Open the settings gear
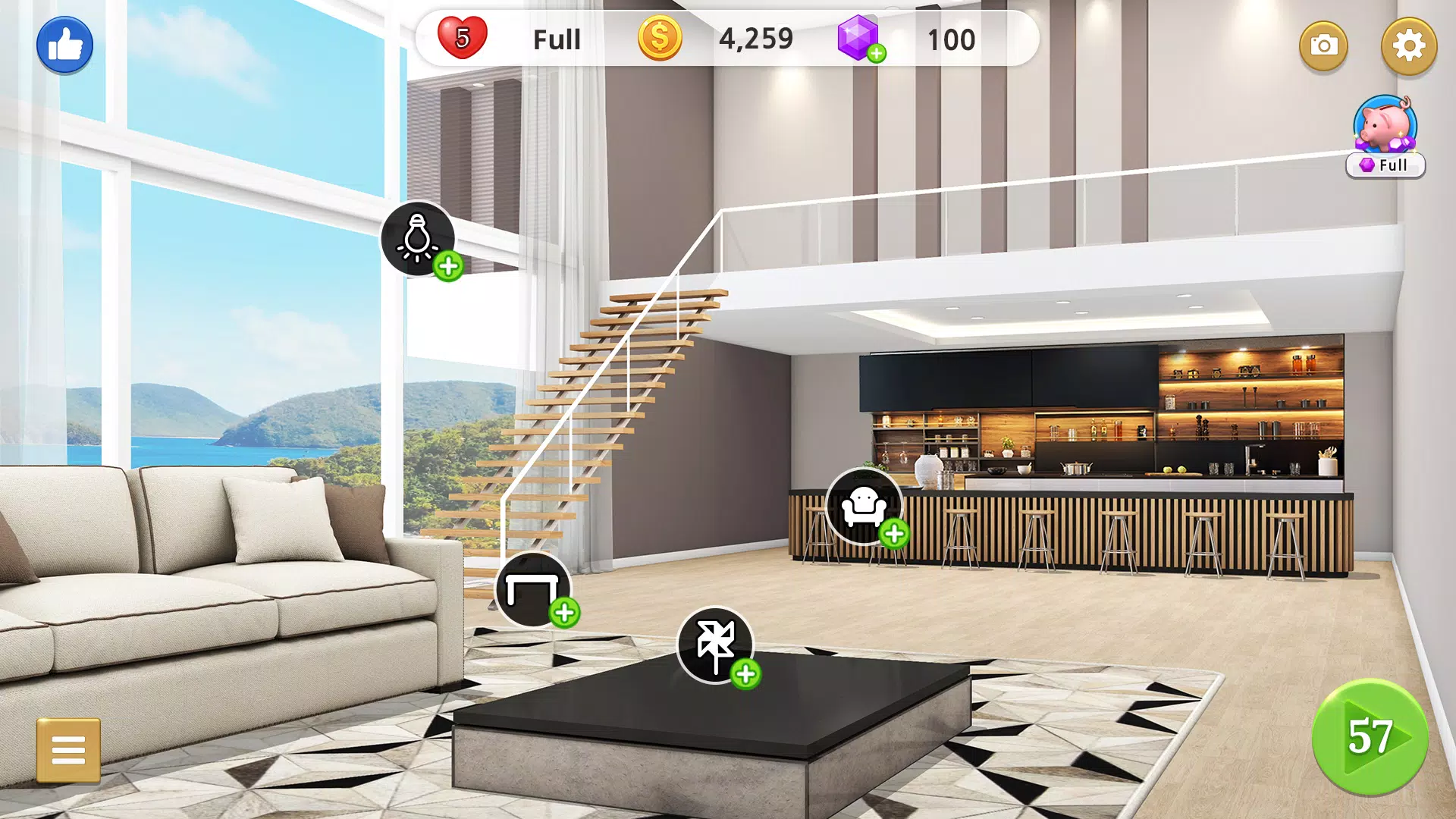Image resolution: width=1456 pixels, height=819 pixels. [1408, 46]
